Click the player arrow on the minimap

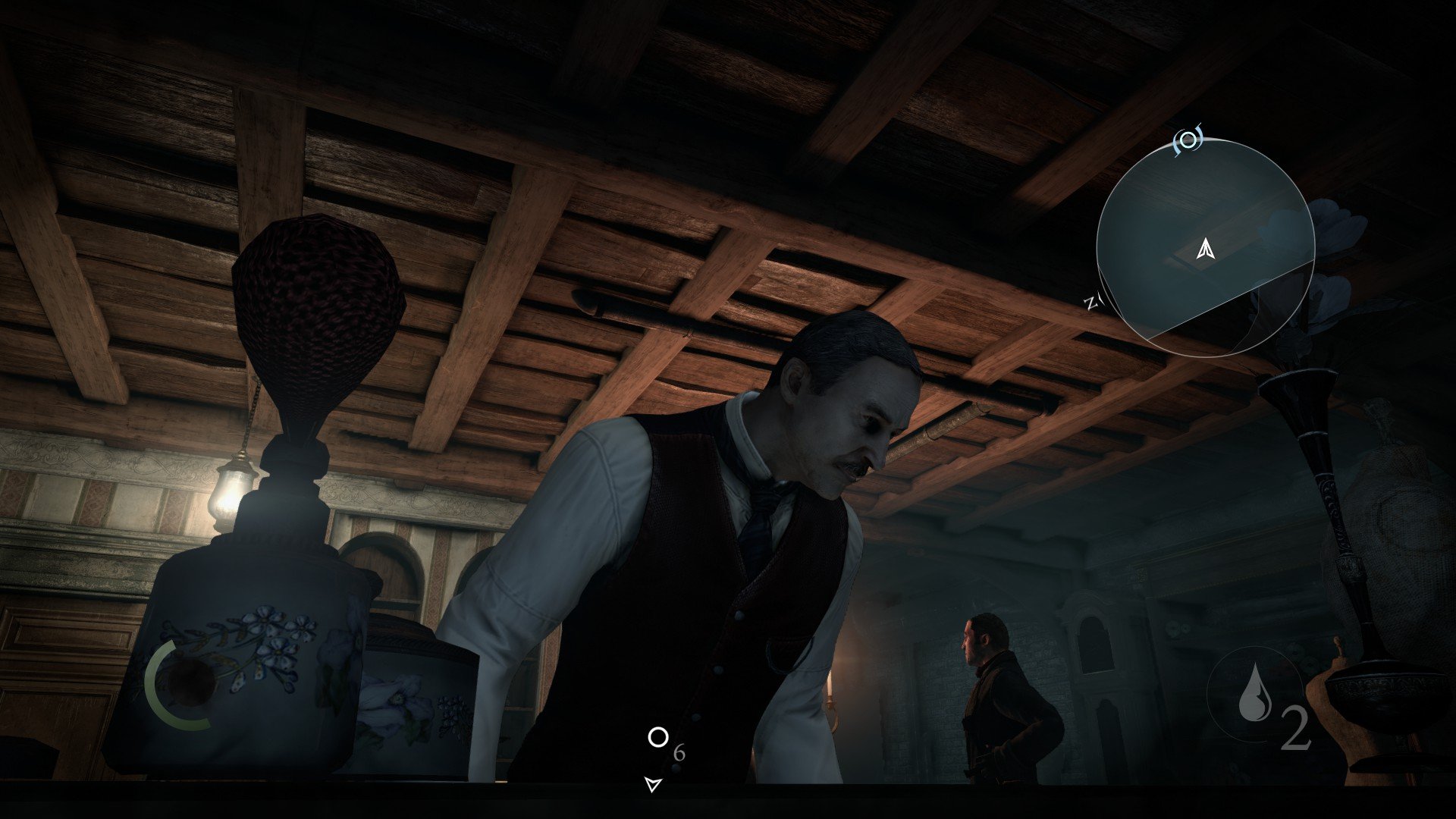(x=1205, y=249)
